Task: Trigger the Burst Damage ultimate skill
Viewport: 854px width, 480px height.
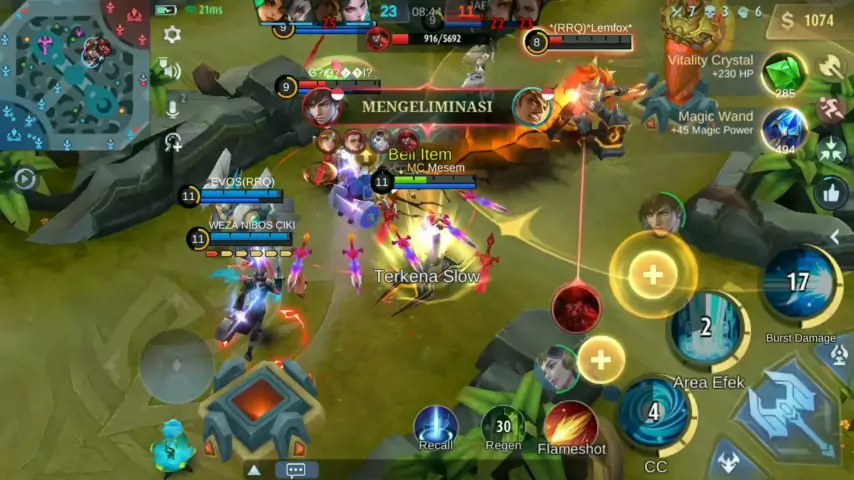Action: point(798,284)
